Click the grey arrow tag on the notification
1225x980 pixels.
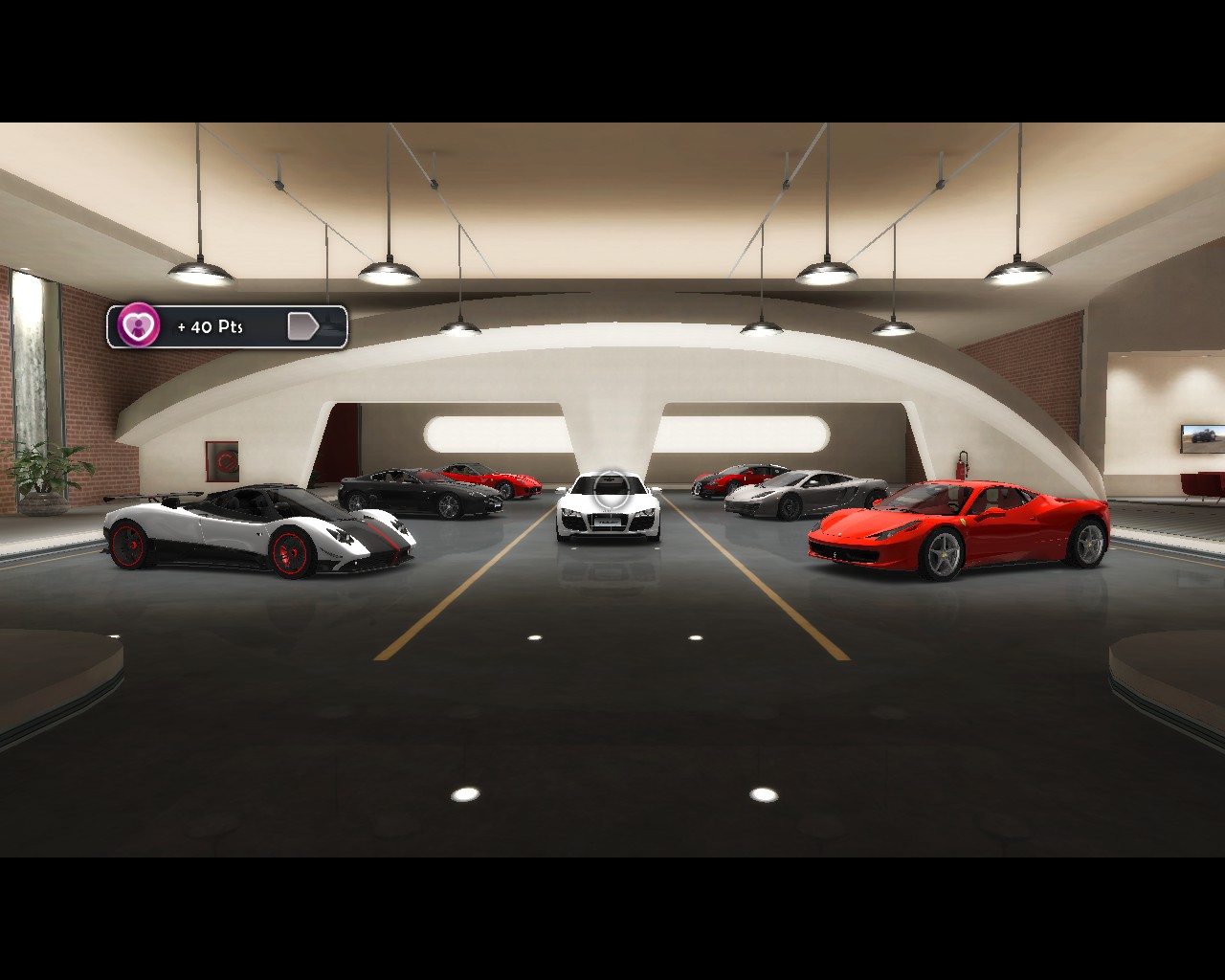(x=304, y=325)
